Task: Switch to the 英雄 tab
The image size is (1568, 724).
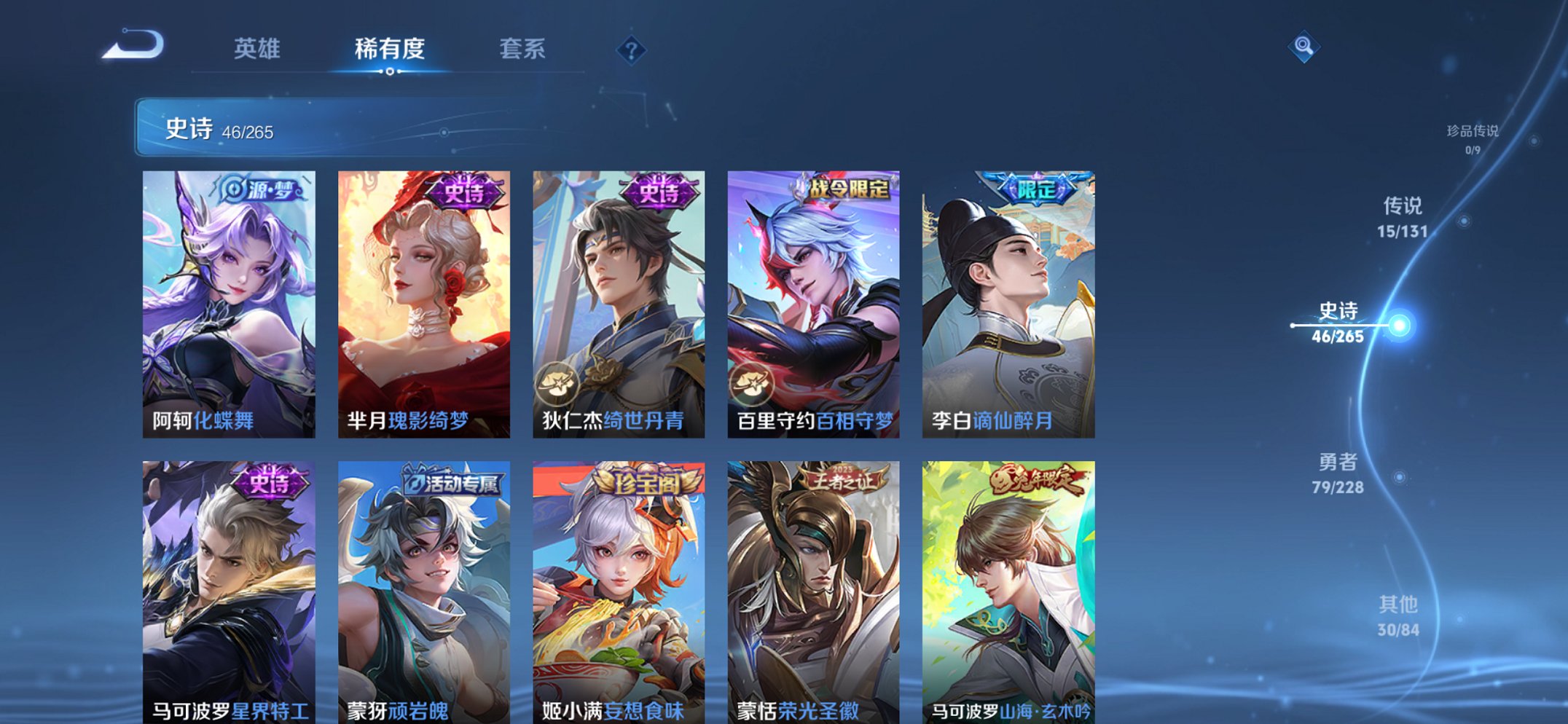Action: coord(258,48)
